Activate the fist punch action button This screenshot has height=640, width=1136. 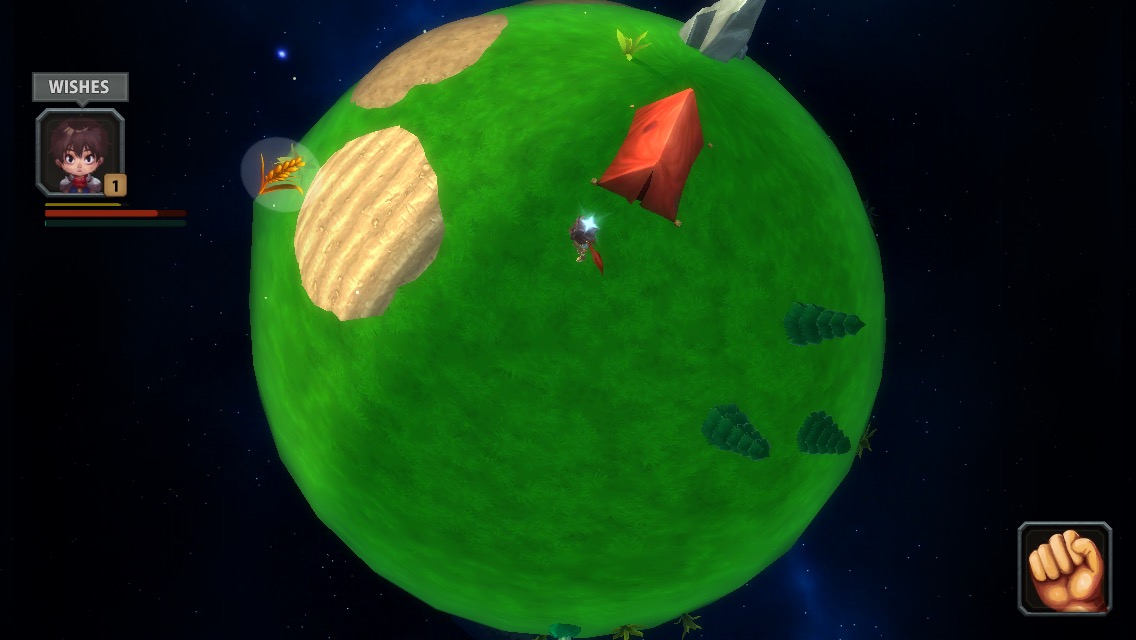coord(1065,568)
